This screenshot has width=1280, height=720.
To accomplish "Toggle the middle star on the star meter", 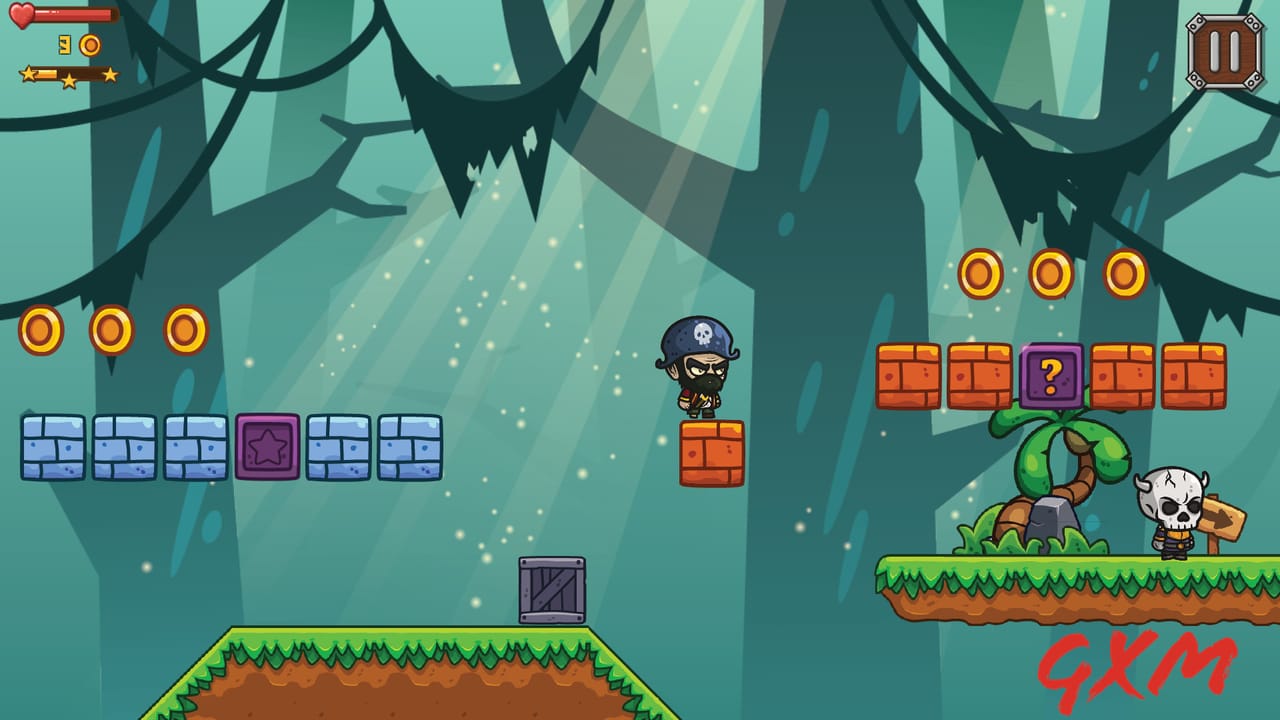I will point(69,79).
